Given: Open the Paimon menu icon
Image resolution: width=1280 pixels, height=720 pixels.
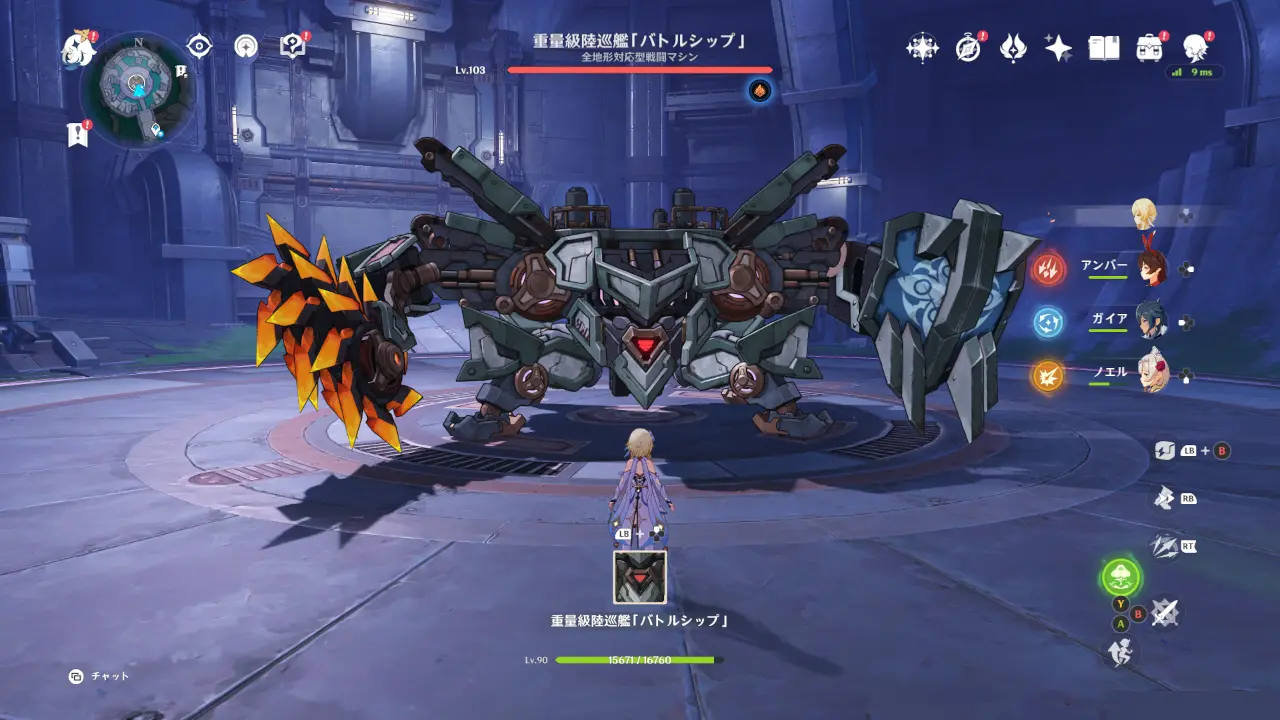Looking at the screenshot, I should click(x=77, y=48).
